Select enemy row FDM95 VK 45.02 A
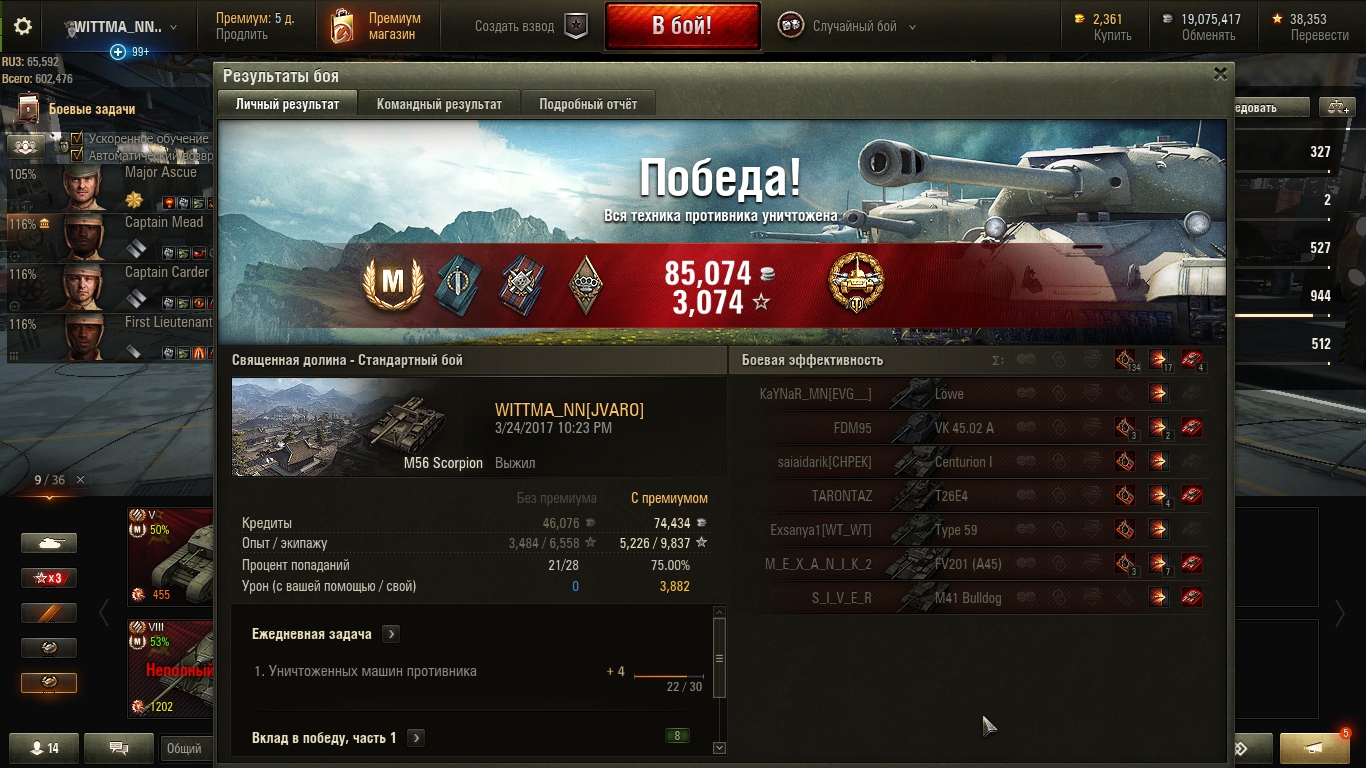The height and width of the screenshot is (768, 1366). point(970,428)
